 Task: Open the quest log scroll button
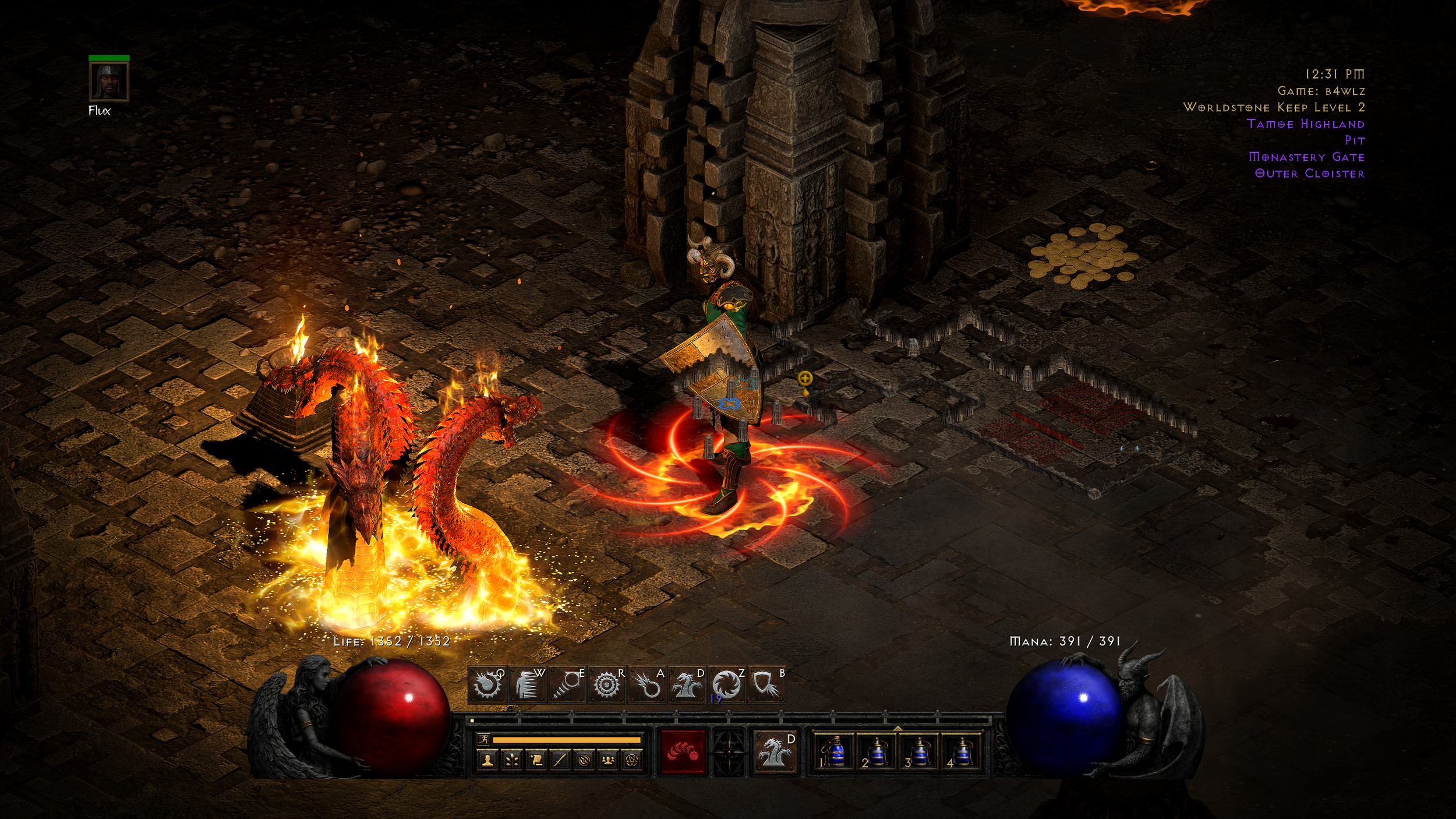[x=536, y=760]
